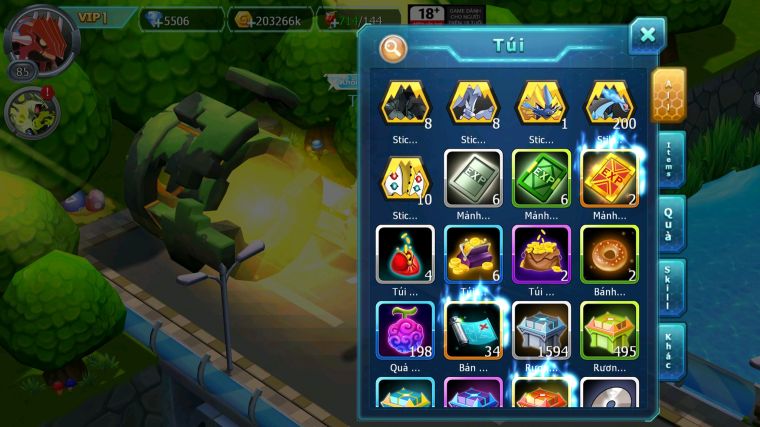
Task: Open the bag search magnifier
Action: (393, 47)
